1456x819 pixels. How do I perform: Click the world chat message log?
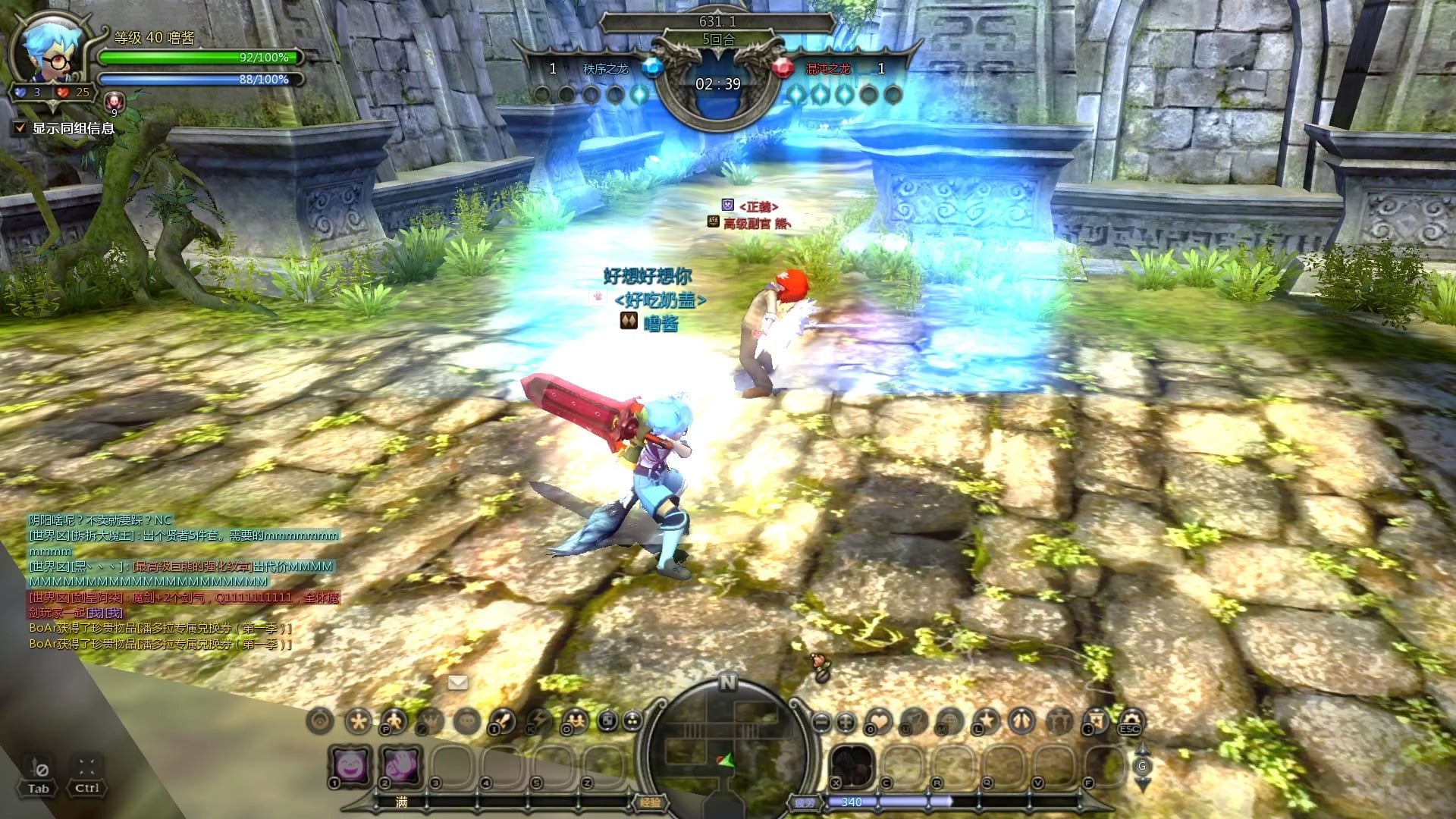[182, 582]
